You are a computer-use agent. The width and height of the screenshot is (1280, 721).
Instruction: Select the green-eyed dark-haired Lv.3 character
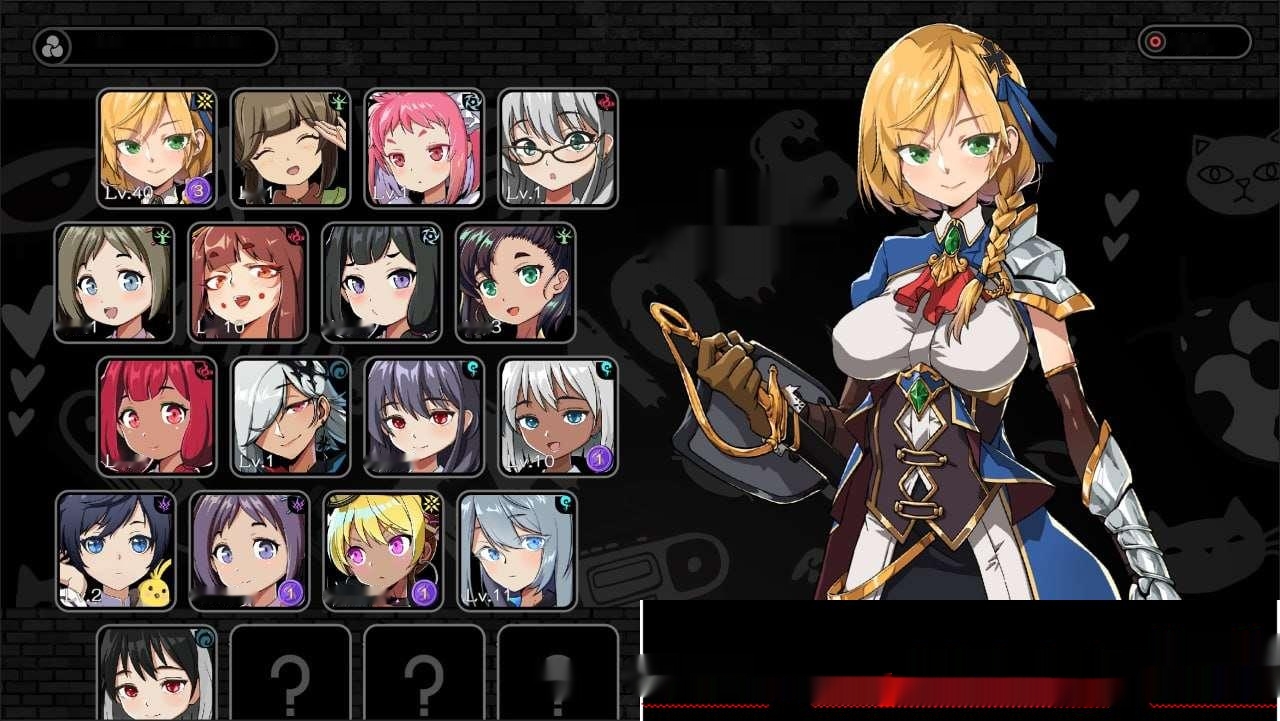[514, 282]
